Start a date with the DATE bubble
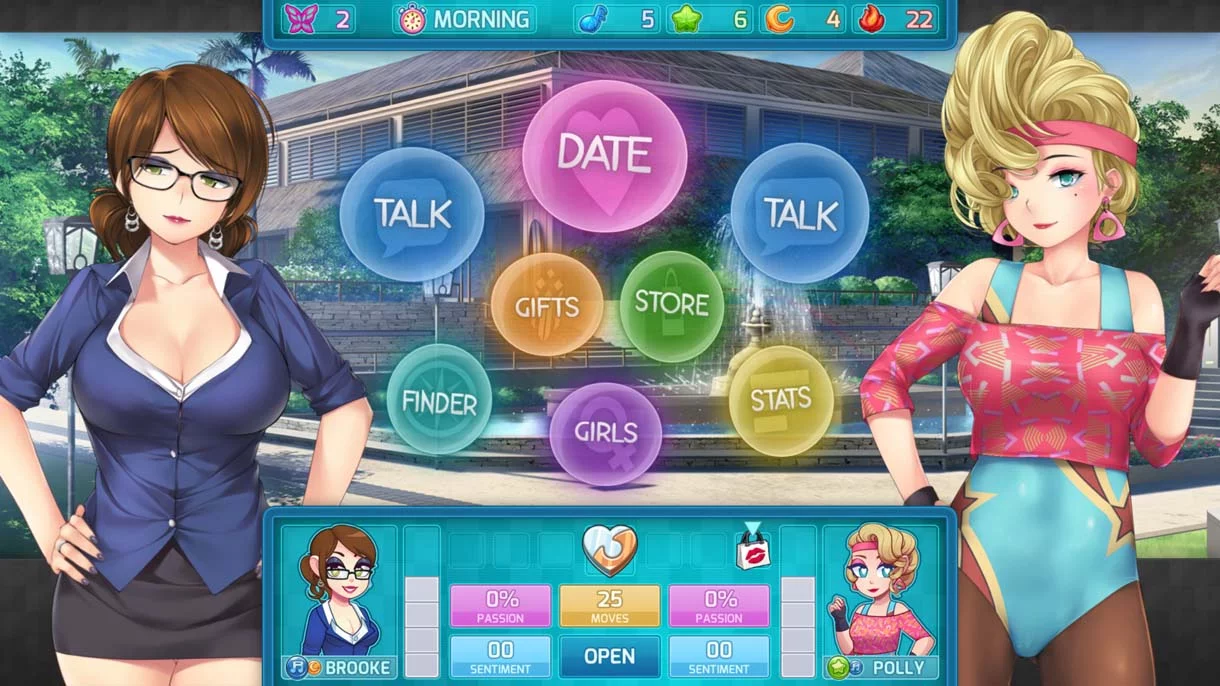 click(x=604, y=156)
